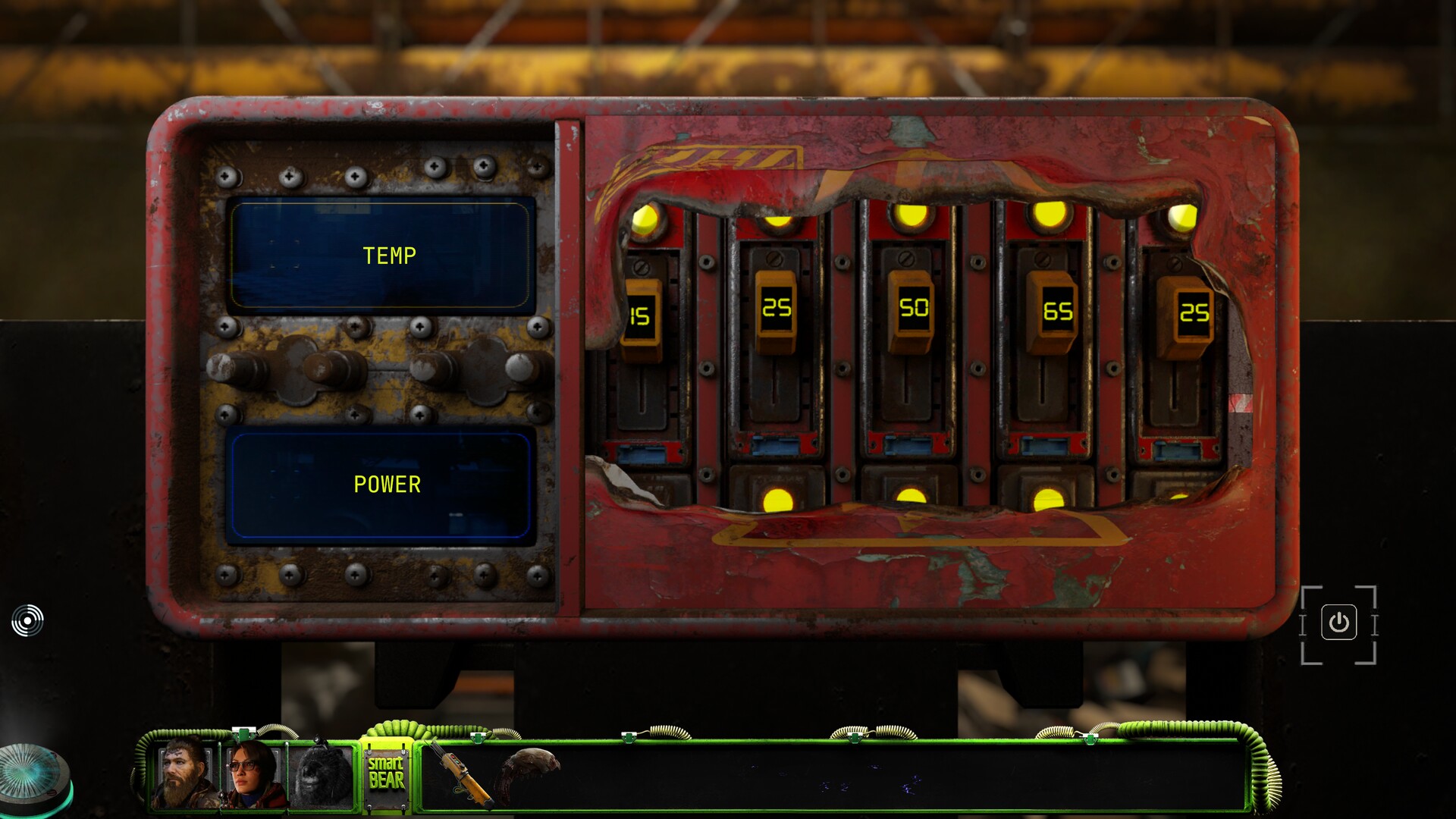The image size is (1456, 819).
Task: Pick the yellow handheld tool from inventory
Action: point(462,773)
